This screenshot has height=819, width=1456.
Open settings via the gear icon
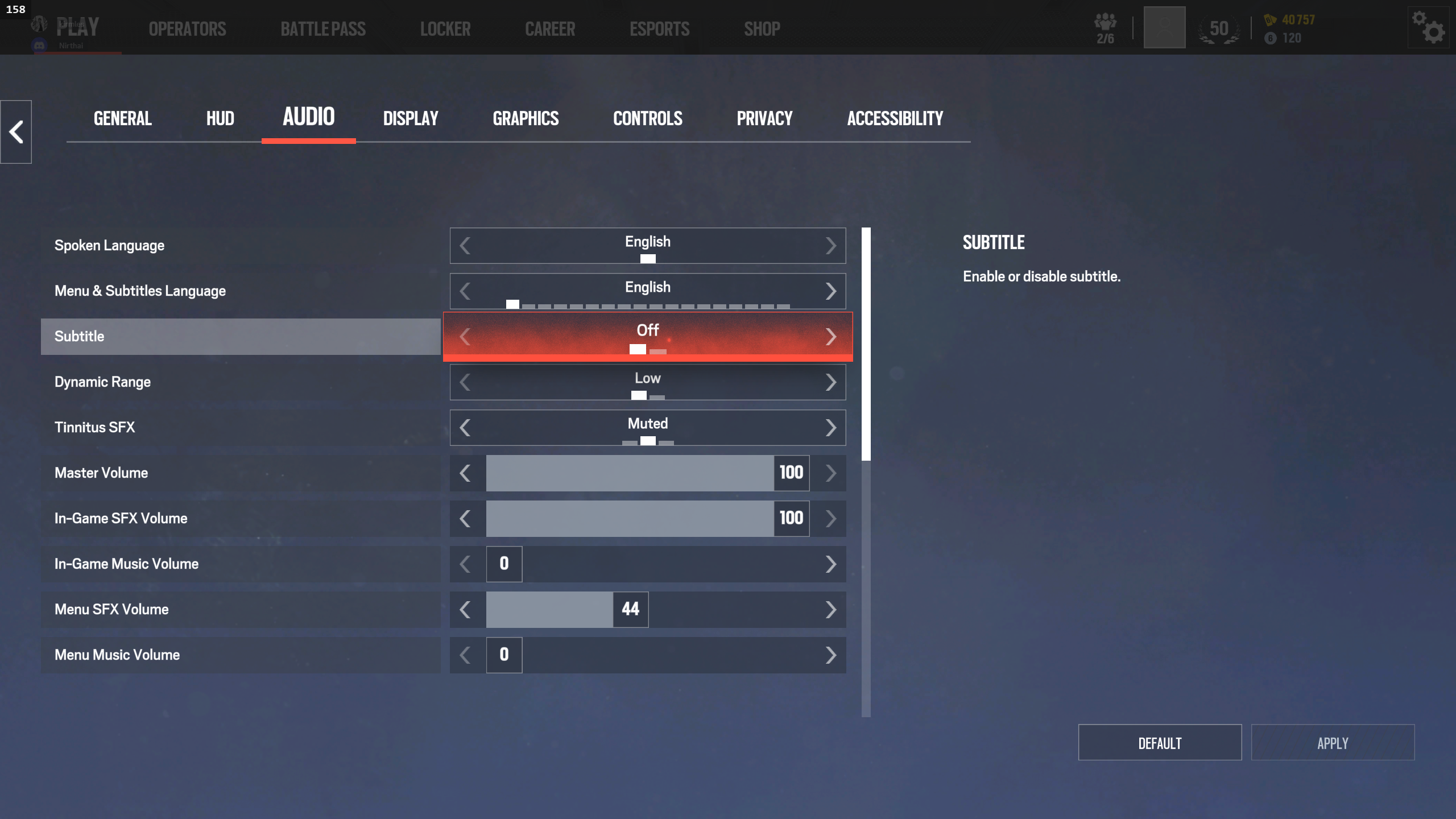[1429, 27]
